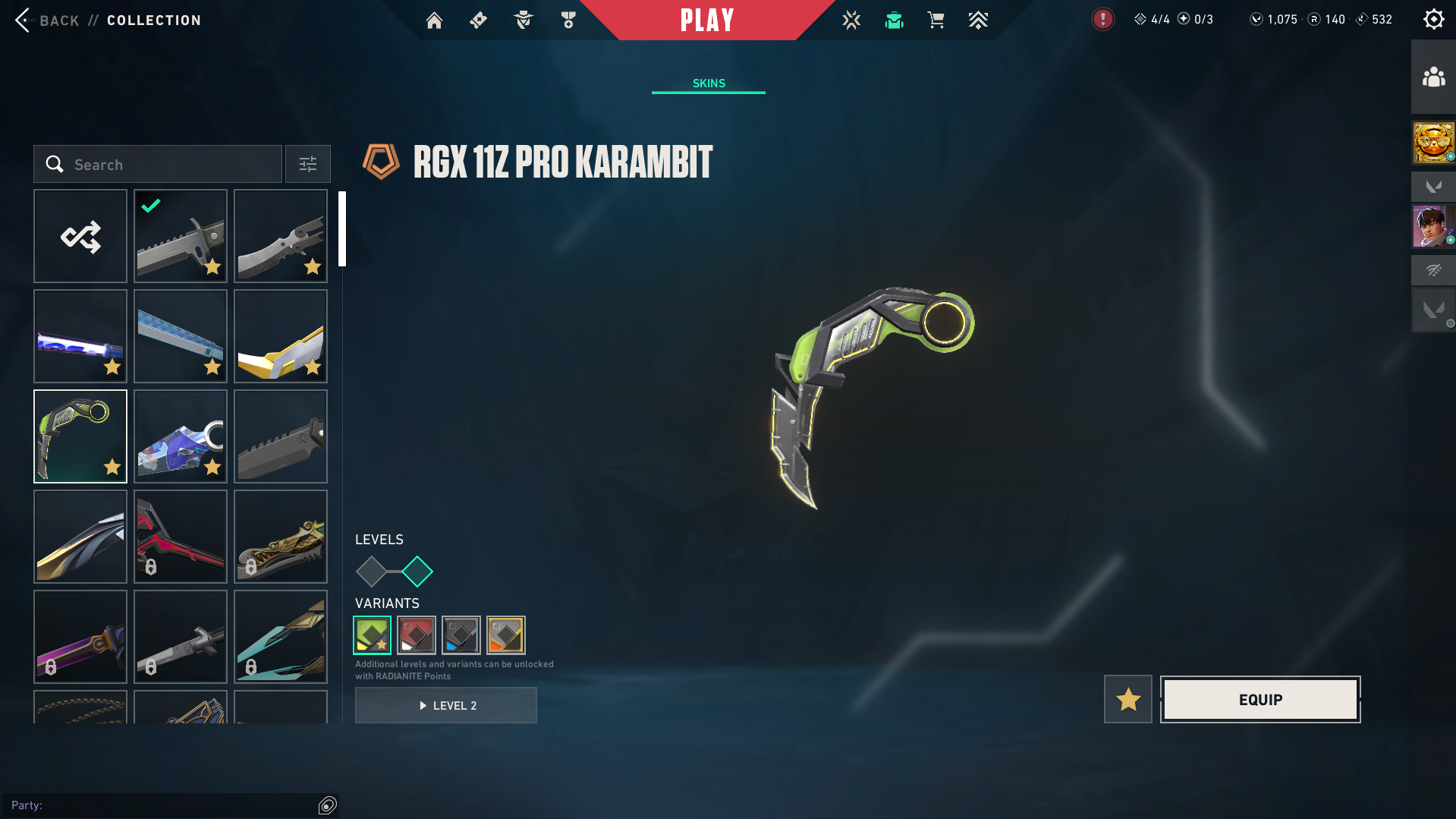Open the social friends panel
Viewport: 1456px width, 819px height.
coord(1433,77)
